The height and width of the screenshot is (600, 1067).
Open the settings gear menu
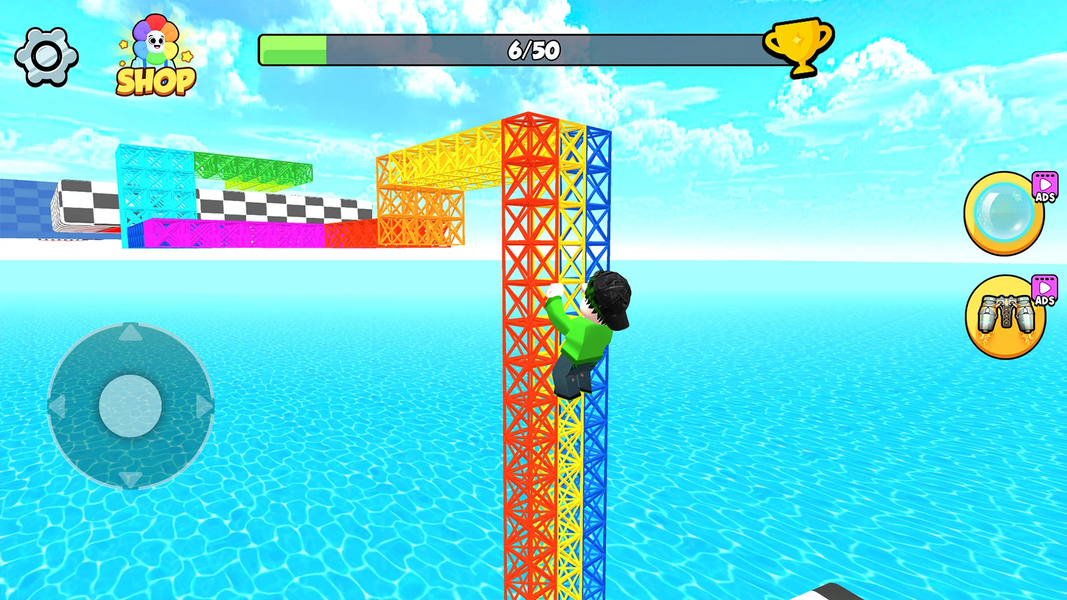[x=46, y=56]
